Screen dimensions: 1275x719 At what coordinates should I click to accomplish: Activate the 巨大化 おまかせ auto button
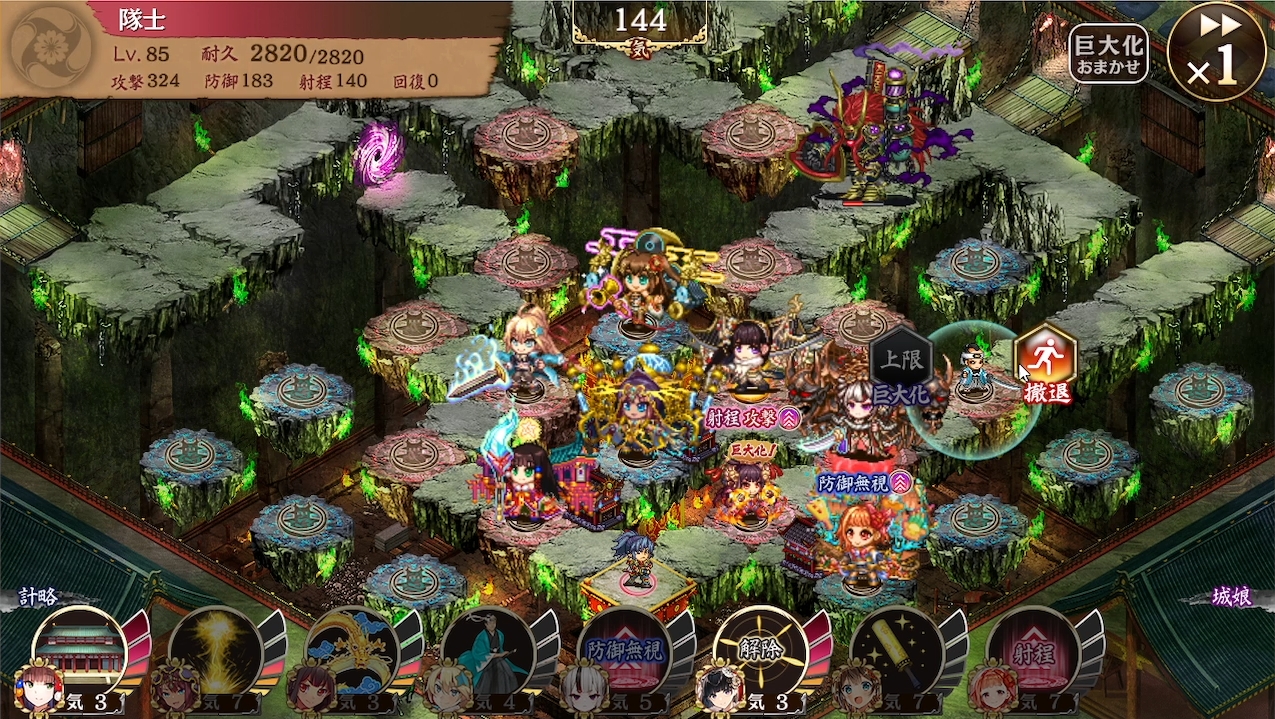(1108, 53)
